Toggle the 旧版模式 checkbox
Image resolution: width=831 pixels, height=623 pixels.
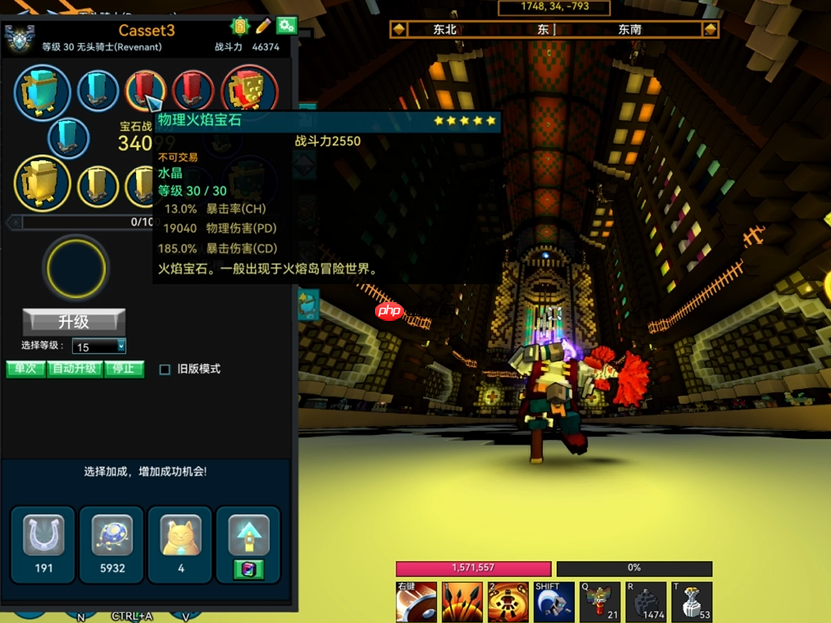(165, 369)
